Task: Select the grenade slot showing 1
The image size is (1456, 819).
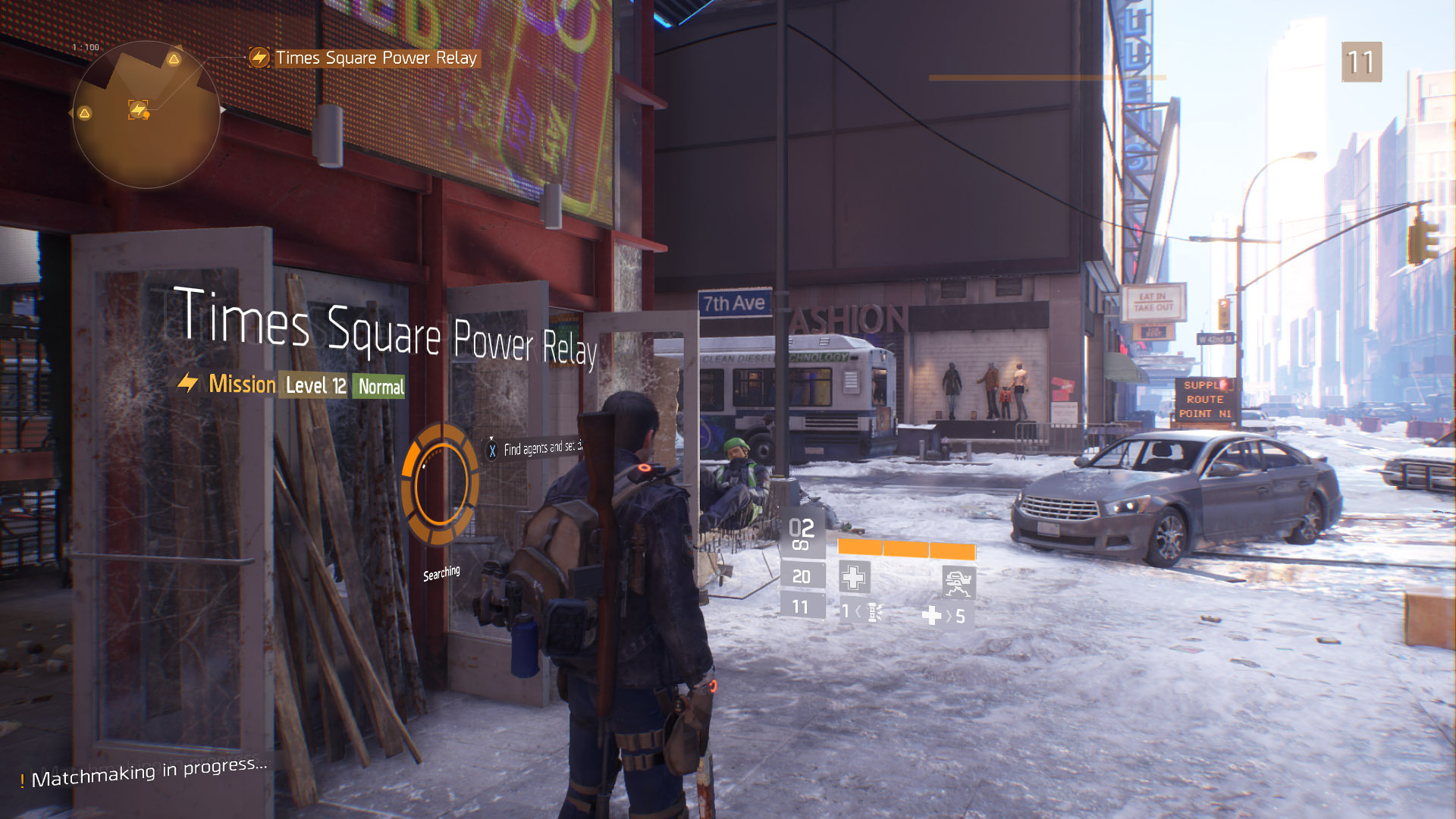Action: coord(861,611)
